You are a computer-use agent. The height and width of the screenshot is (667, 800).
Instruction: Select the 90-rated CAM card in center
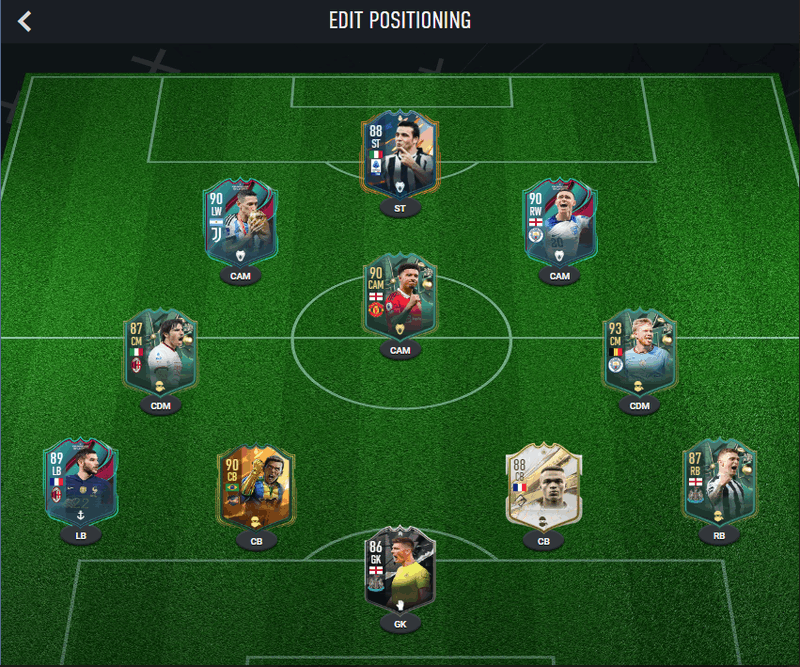[x=400, y=297]
